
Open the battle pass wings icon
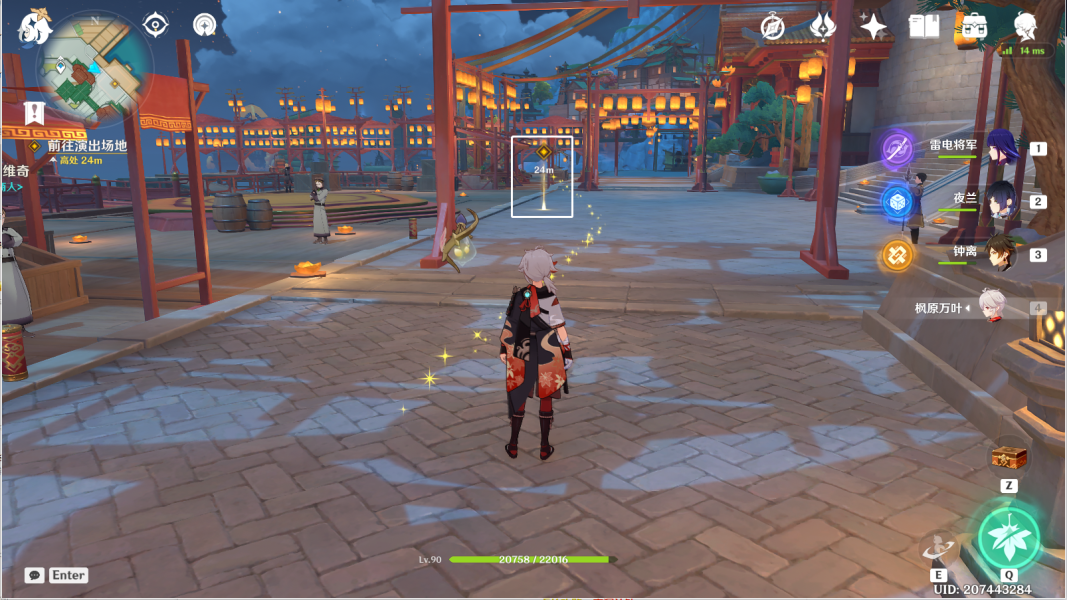coord(822,26)
